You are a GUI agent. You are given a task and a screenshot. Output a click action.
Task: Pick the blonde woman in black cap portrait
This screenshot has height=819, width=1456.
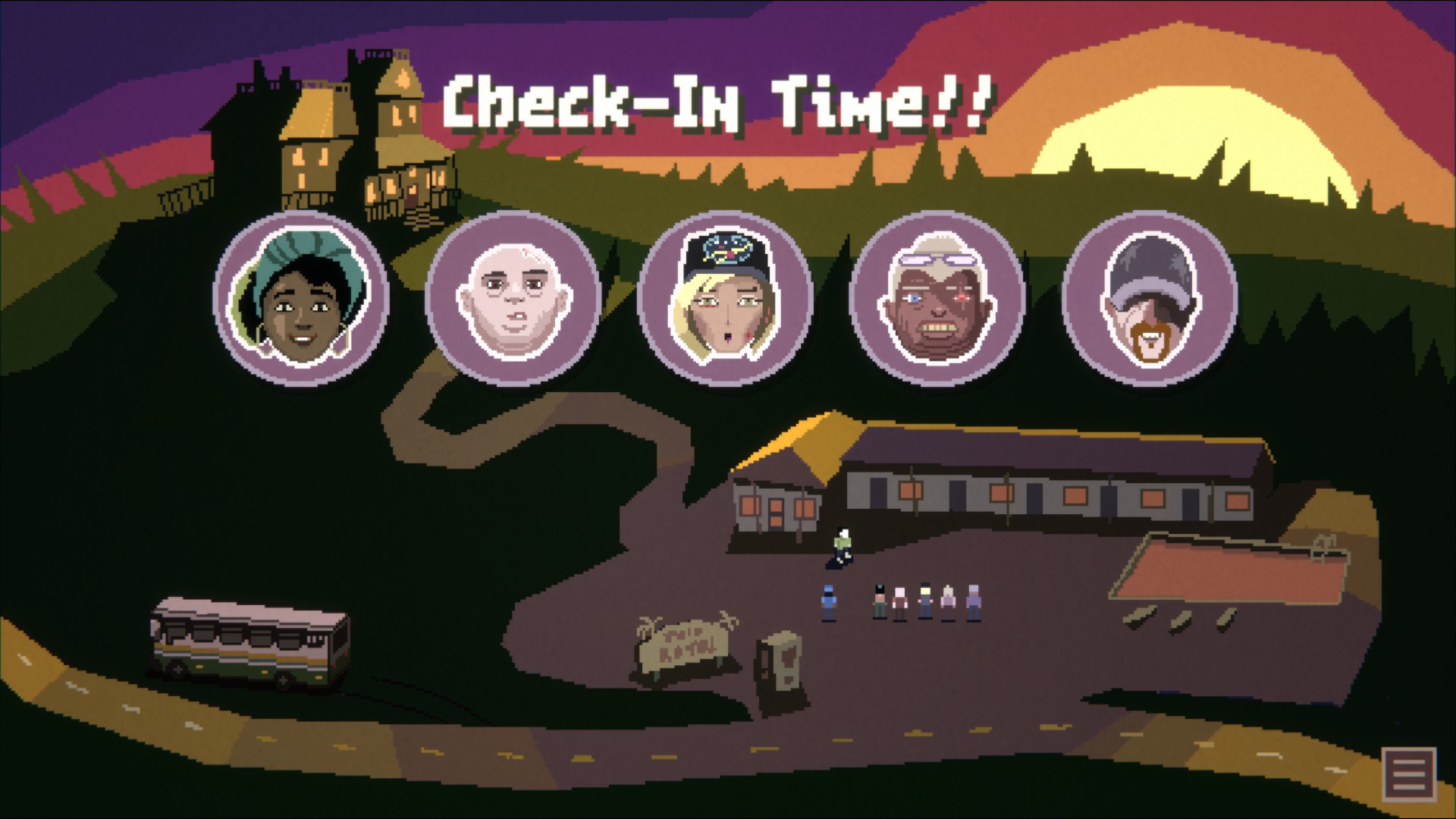(x=726, y=299)
